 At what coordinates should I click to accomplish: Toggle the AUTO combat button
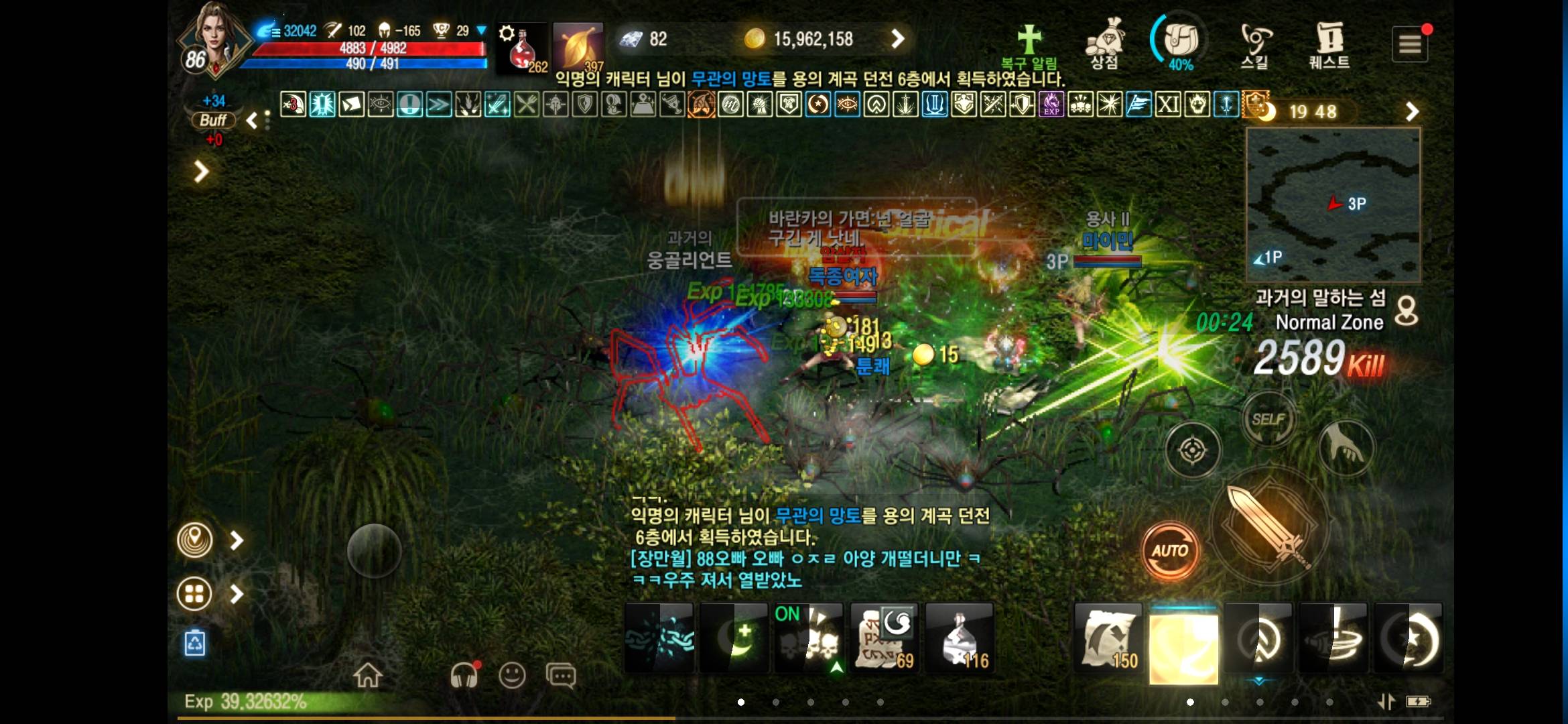(x=1171, y=551)
